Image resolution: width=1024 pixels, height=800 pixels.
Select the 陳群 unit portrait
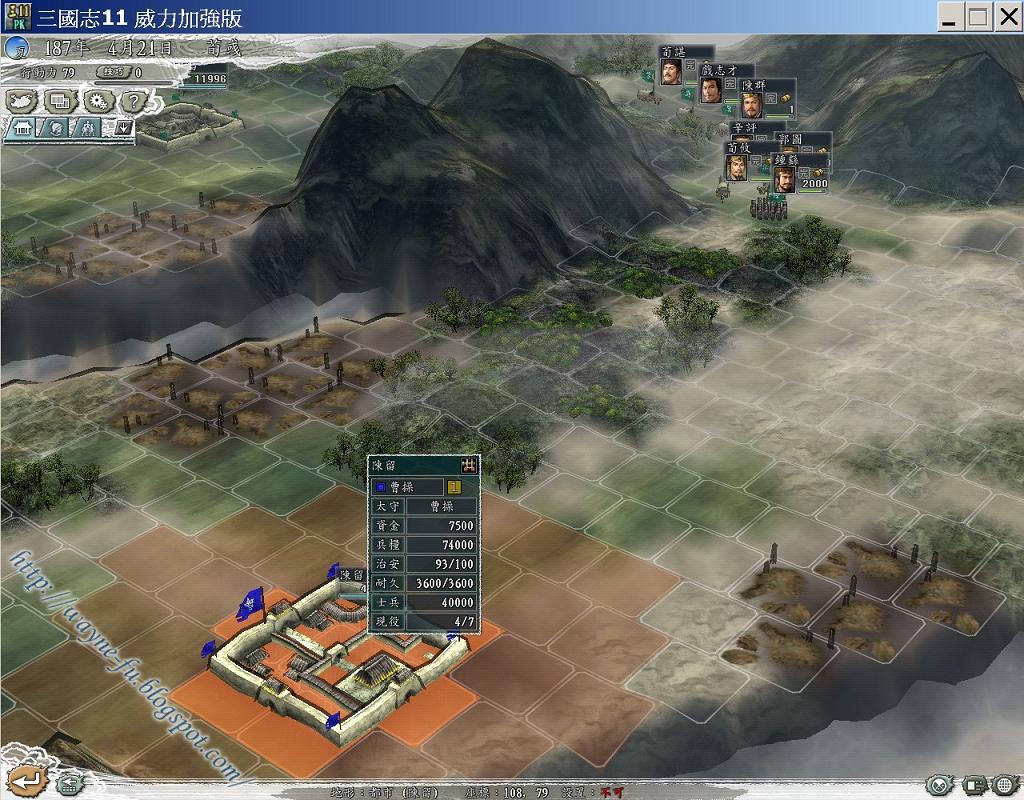pos(751,105)
